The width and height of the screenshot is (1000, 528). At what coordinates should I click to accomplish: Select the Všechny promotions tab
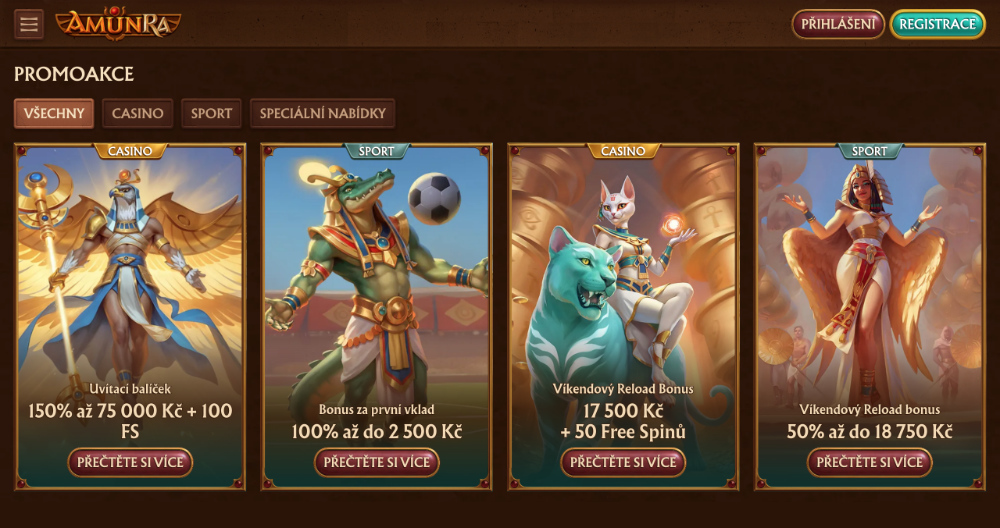coord(55,113)
